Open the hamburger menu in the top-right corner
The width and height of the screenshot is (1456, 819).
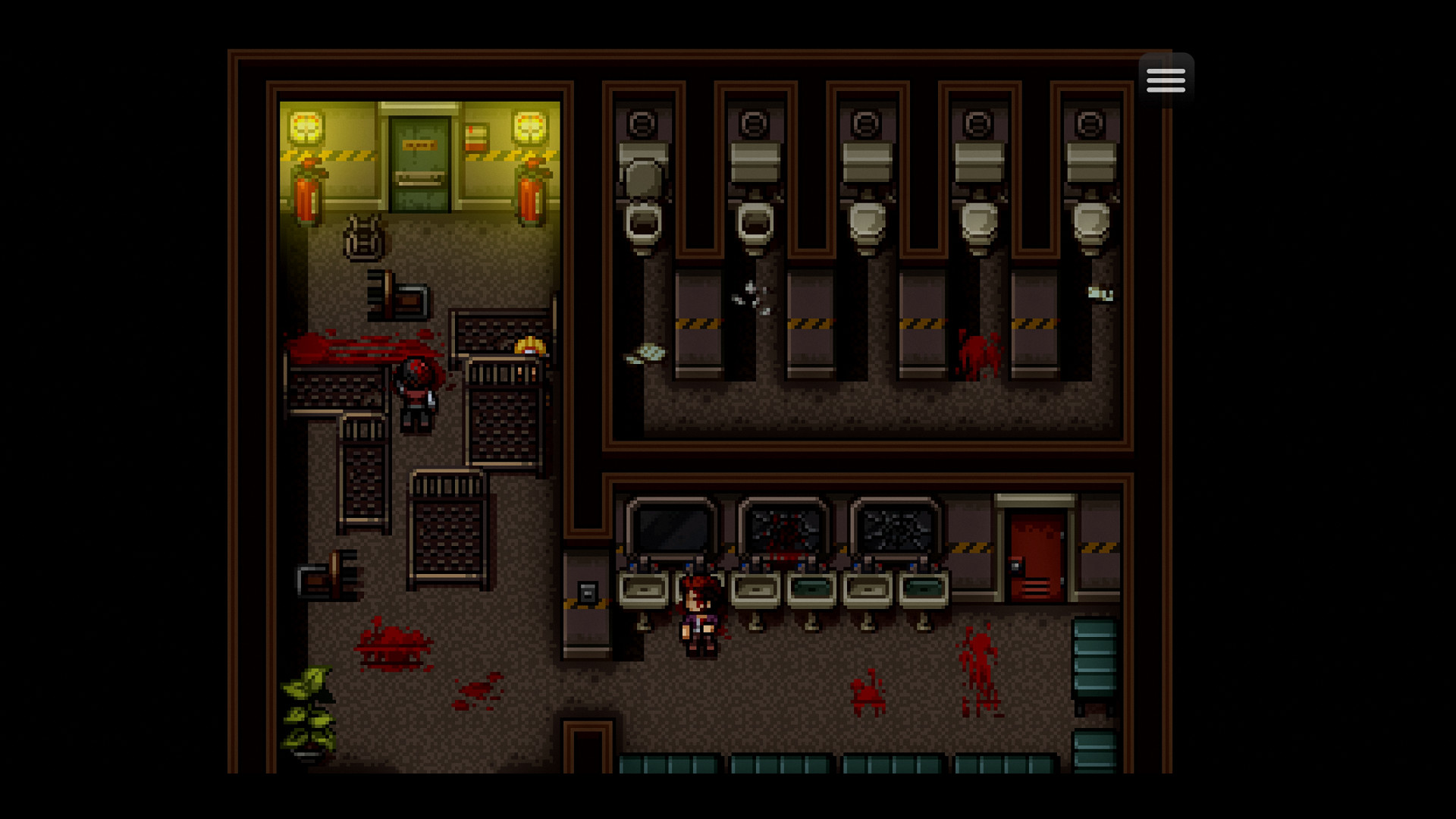point(1166,78)
